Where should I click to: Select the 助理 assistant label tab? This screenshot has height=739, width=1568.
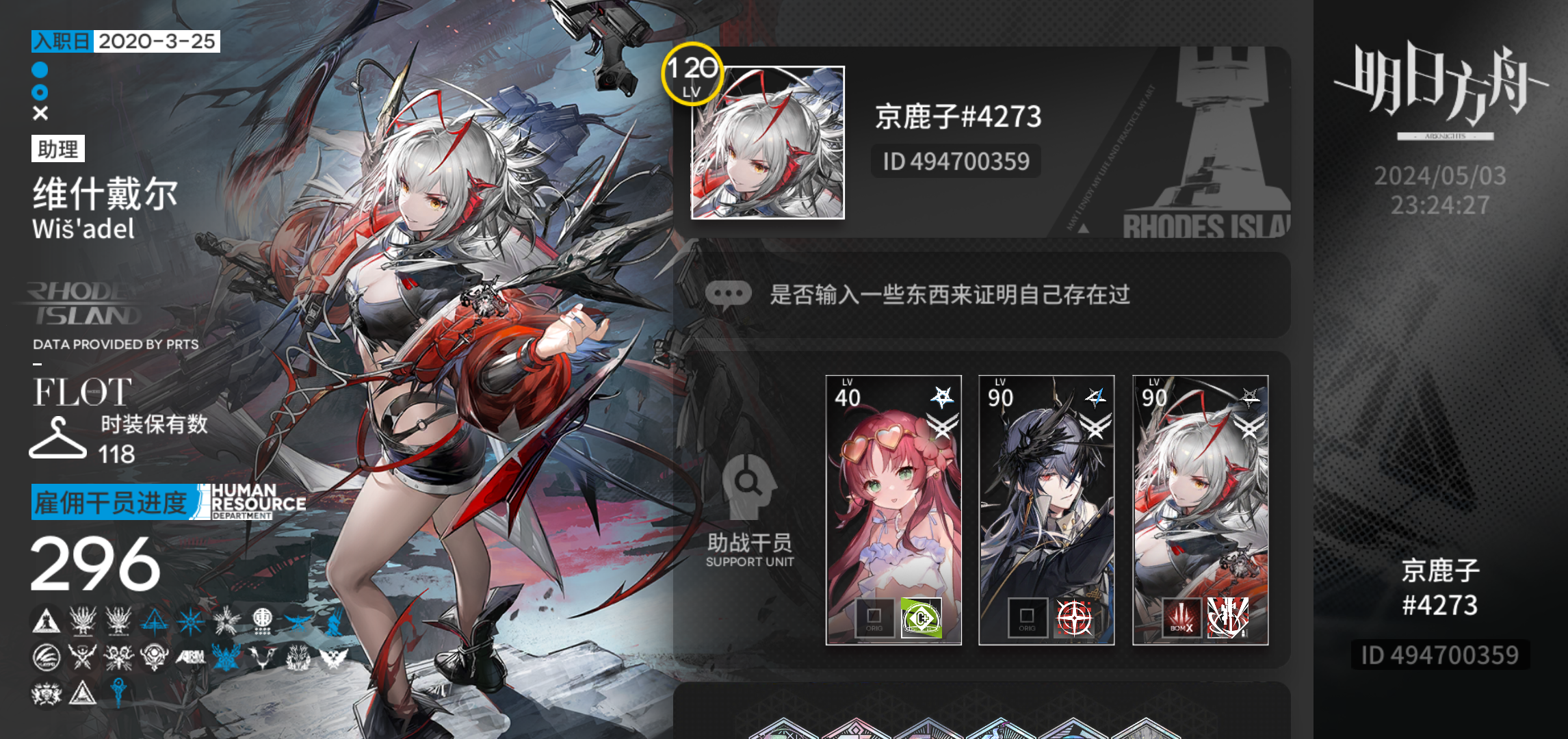(58, 150)
